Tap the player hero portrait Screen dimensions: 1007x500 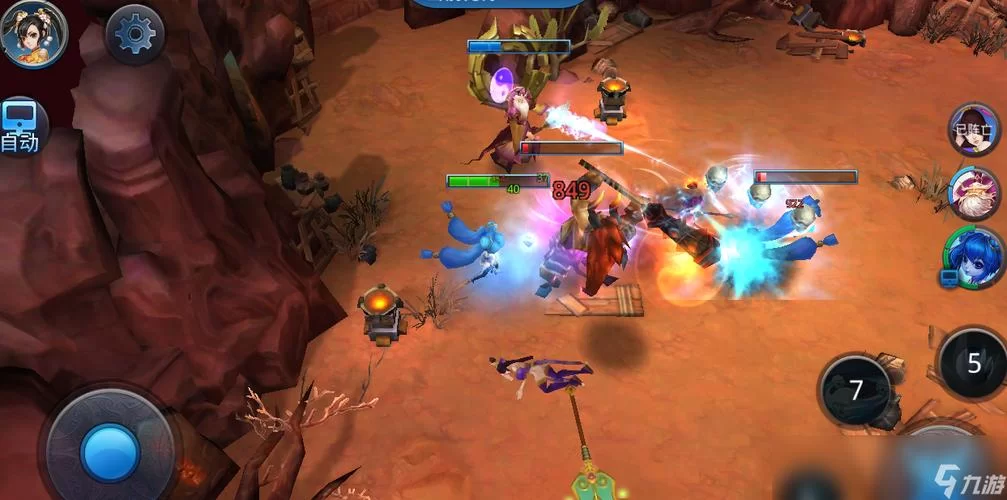tap(33, 32)
